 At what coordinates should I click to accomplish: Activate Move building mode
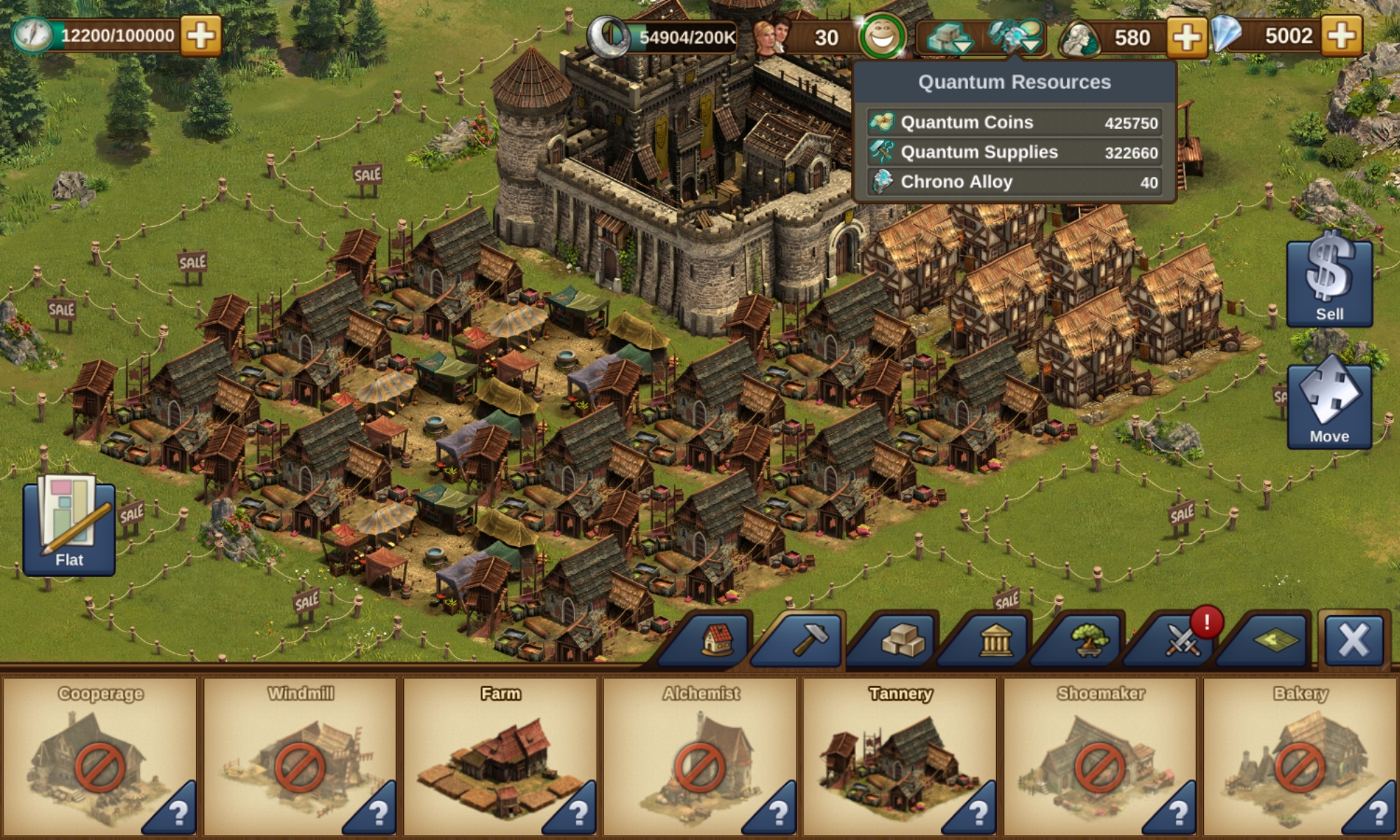1329,405
